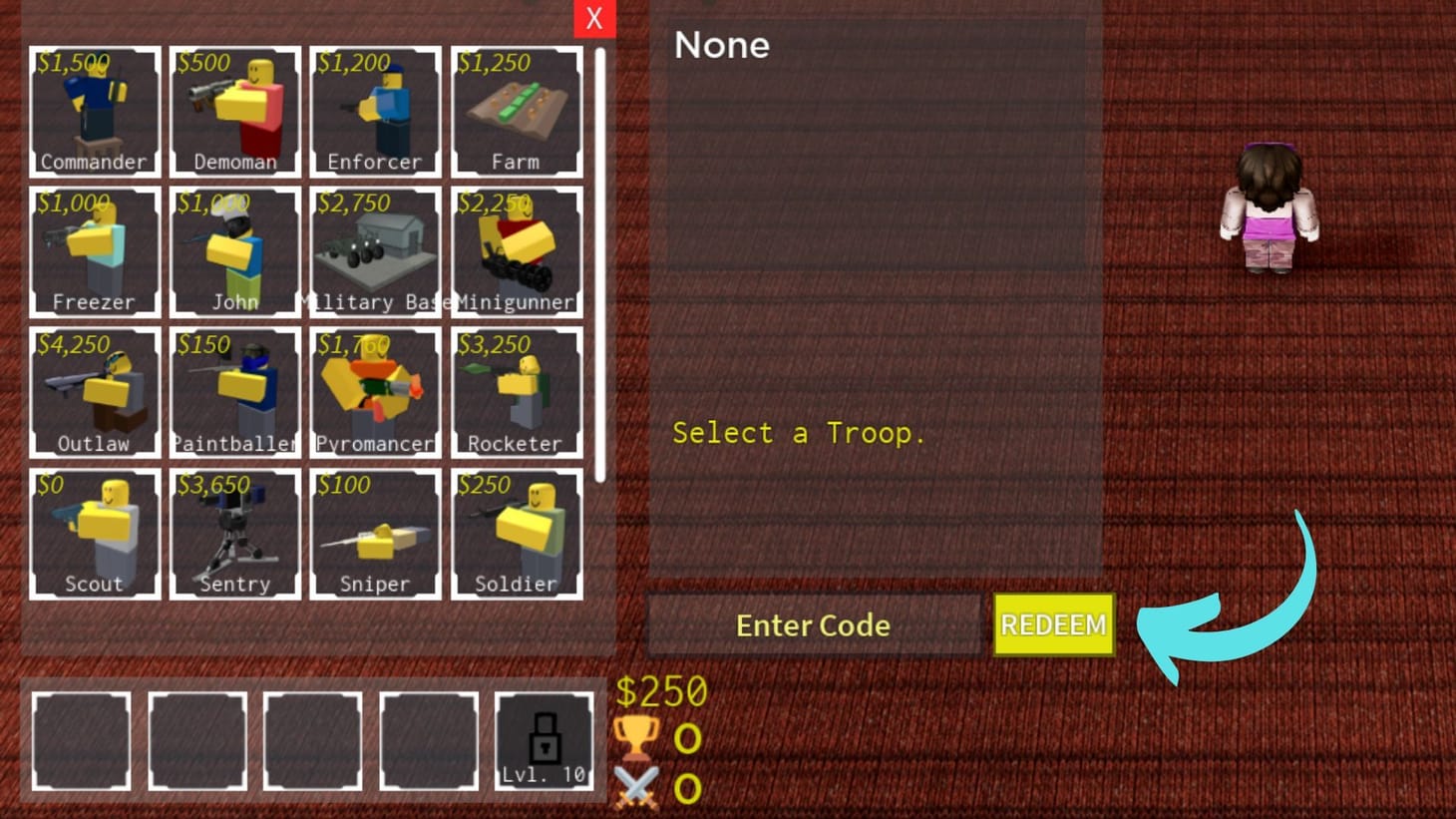Select the Paintballer troop
The height and width of the screenshot is (819, 1456).
[235, 393]
